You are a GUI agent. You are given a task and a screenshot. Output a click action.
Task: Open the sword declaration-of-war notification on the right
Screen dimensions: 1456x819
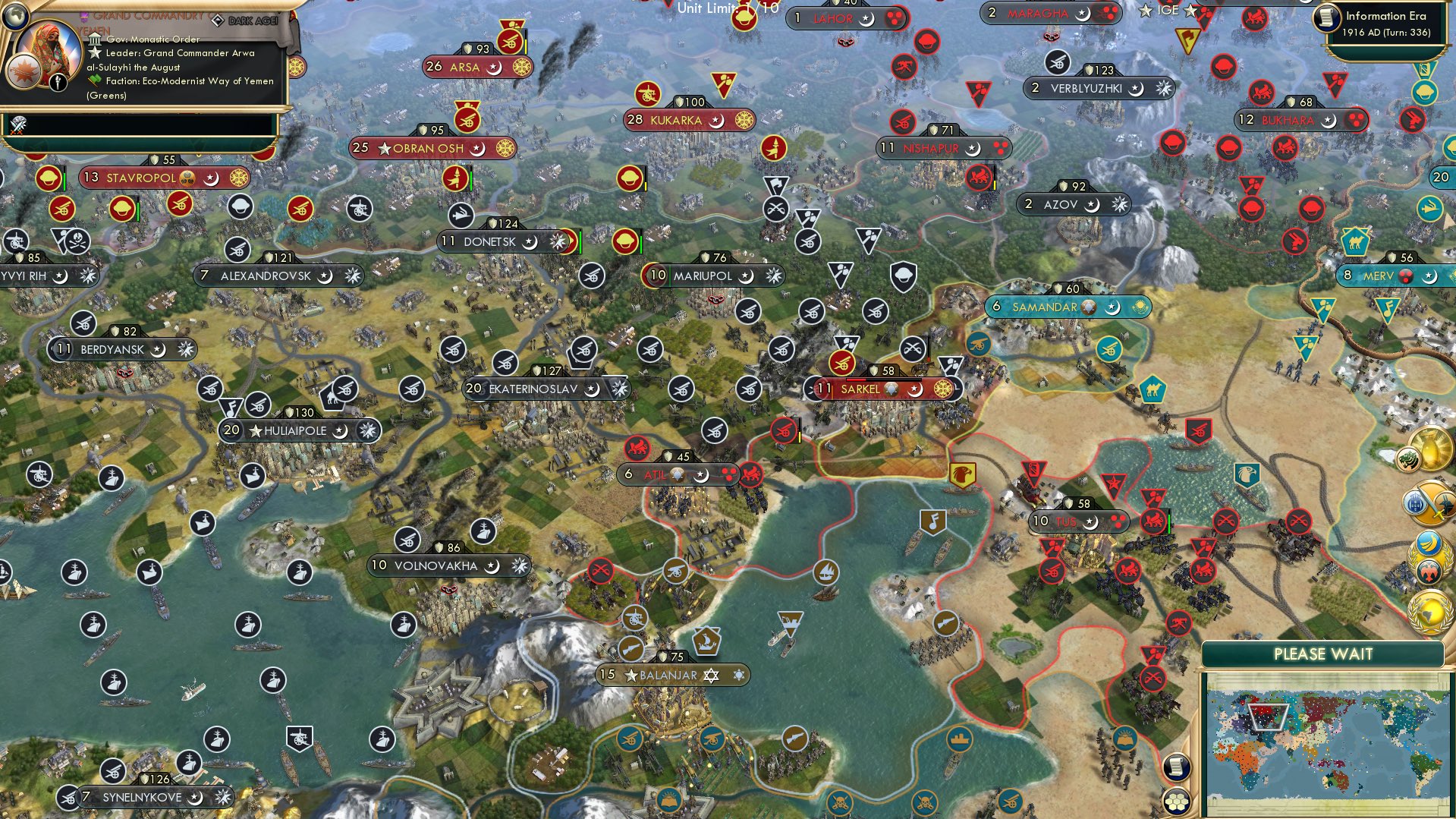(x=1428, y=503)
